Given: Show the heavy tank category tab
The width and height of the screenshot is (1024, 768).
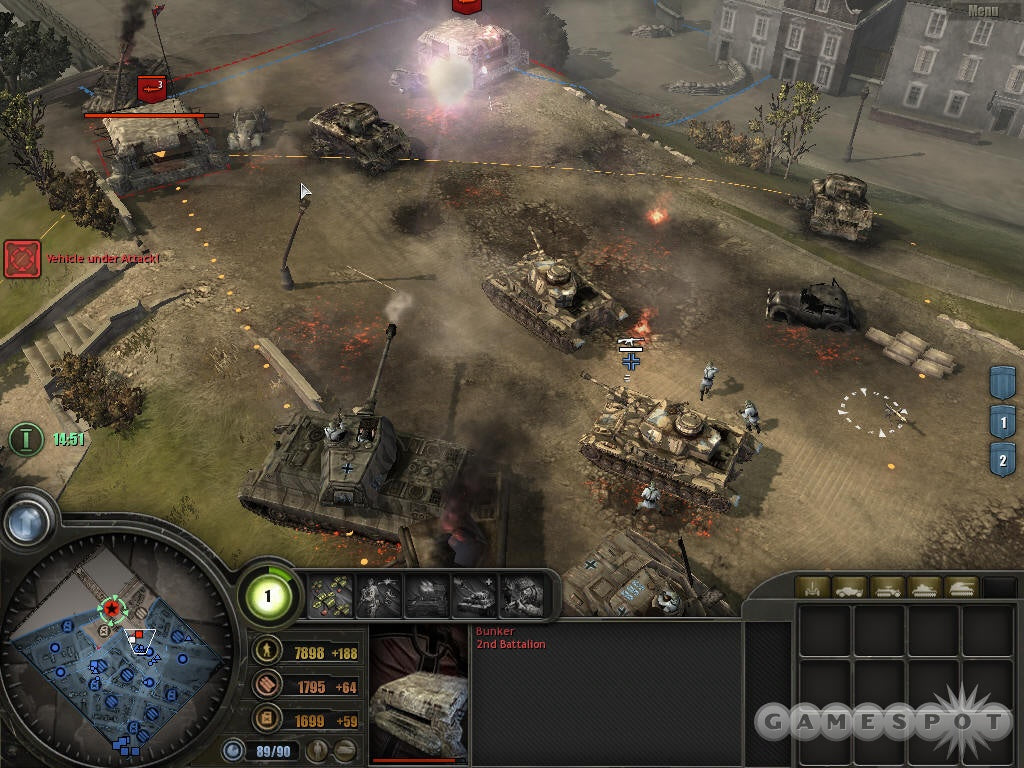Looking at the screenshot, I should (x=962, y=587).
